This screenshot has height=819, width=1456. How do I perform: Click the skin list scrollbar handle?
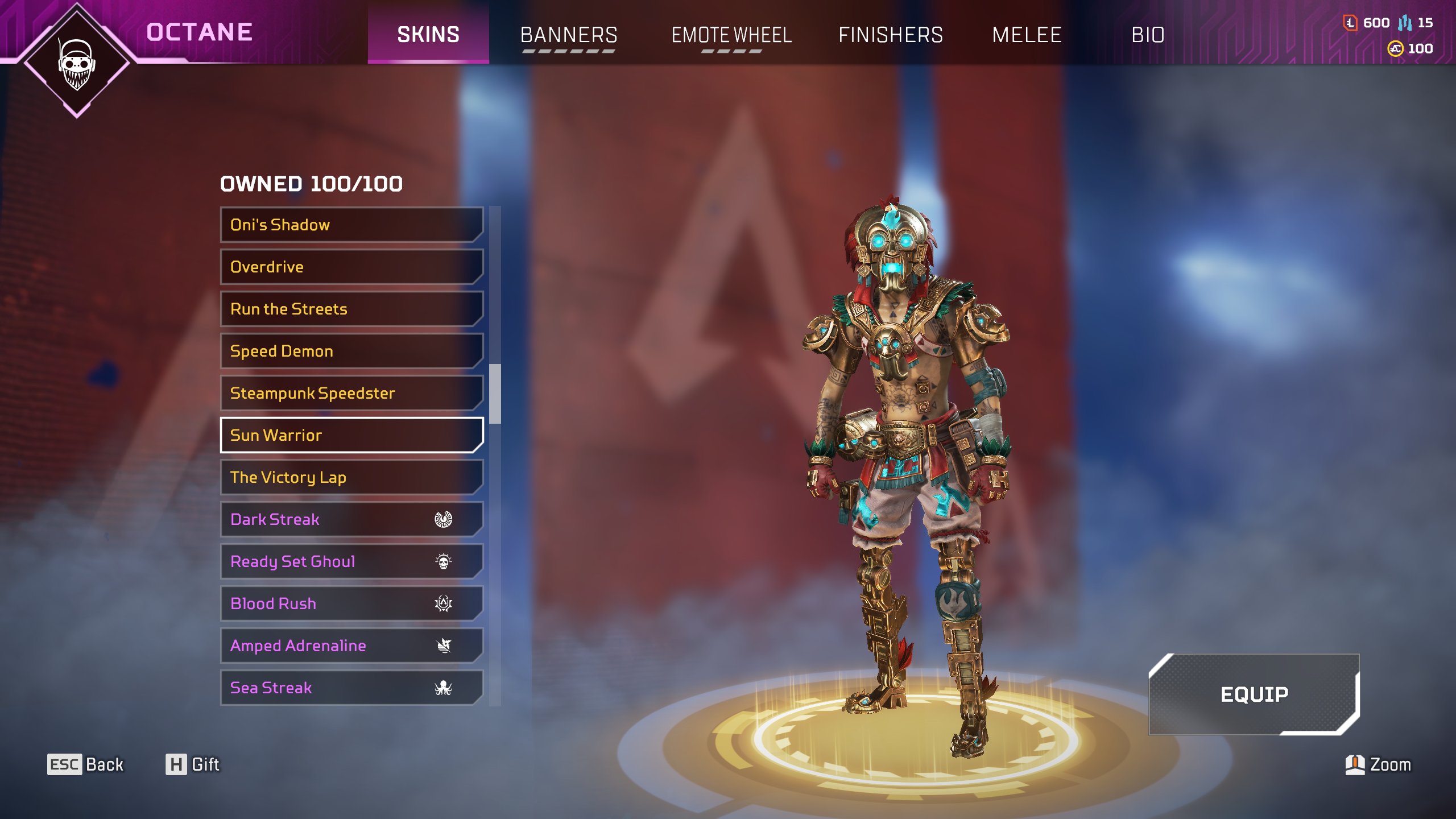(x=495, y=394)
